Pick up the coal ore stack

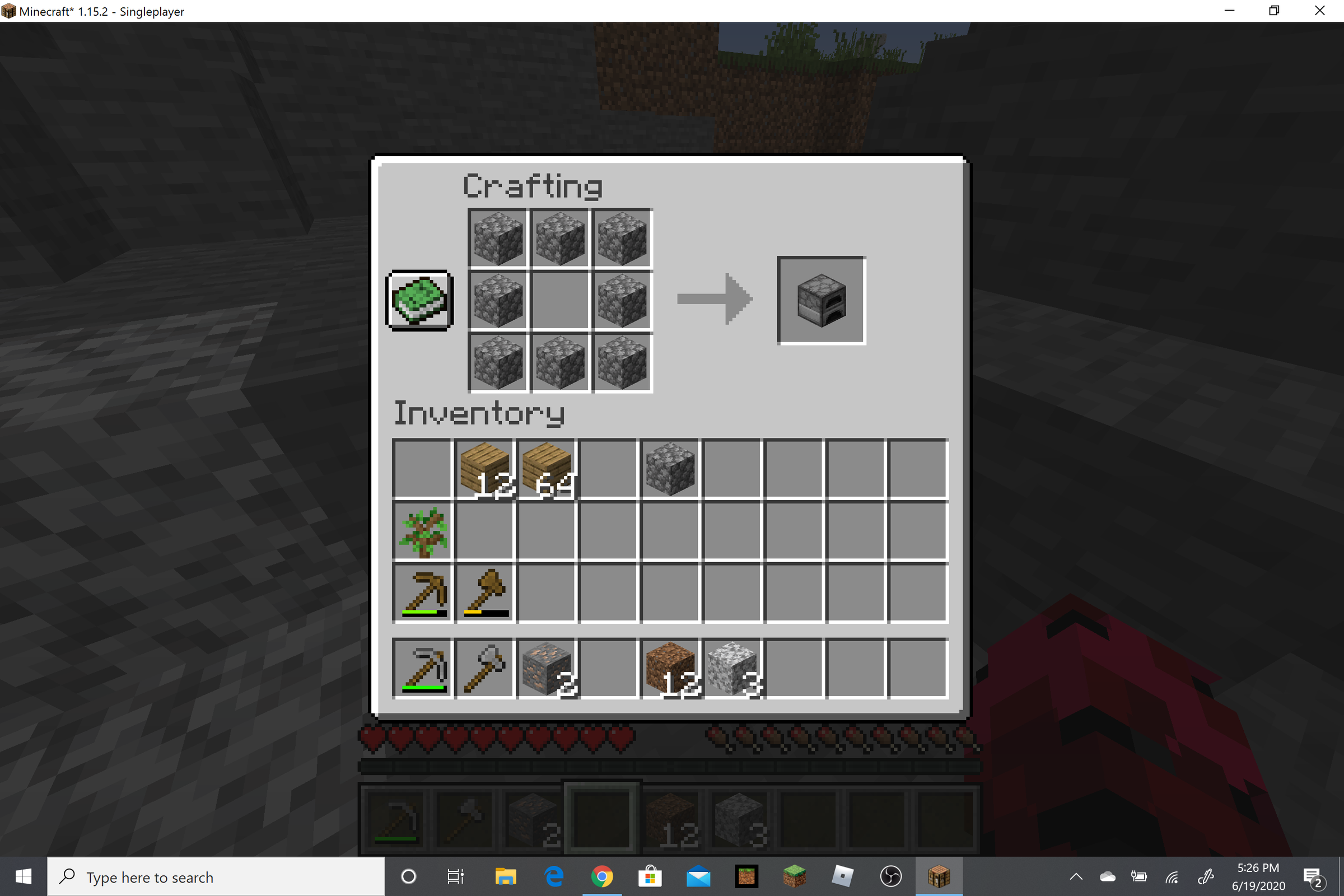545,669
